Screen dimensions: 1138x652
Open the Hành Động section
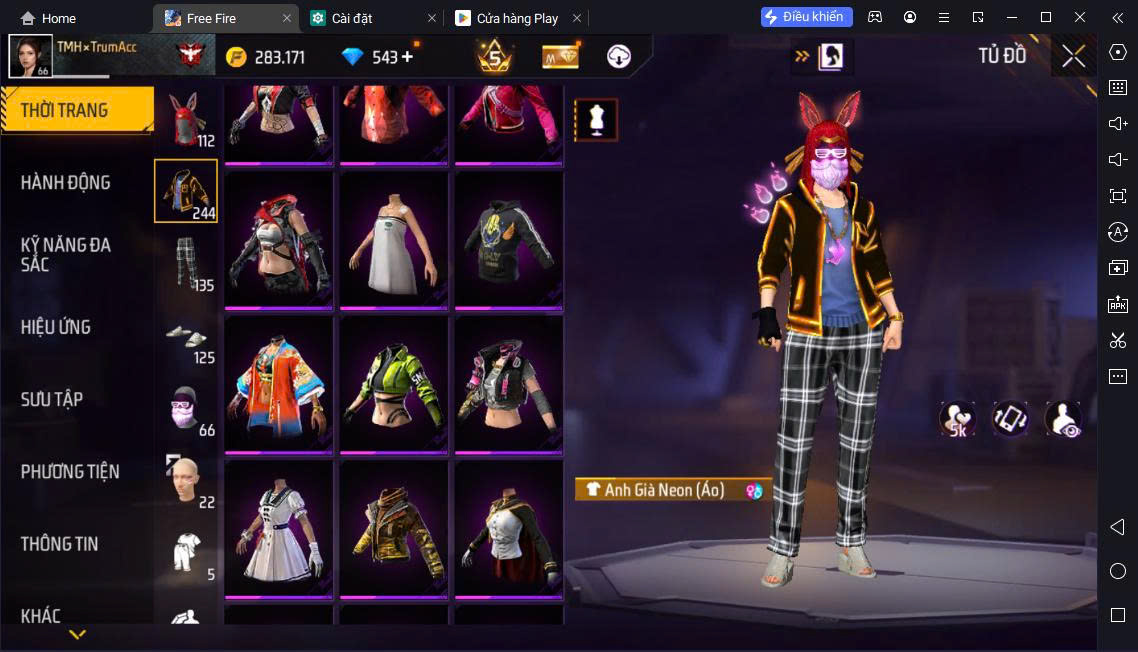66,182
